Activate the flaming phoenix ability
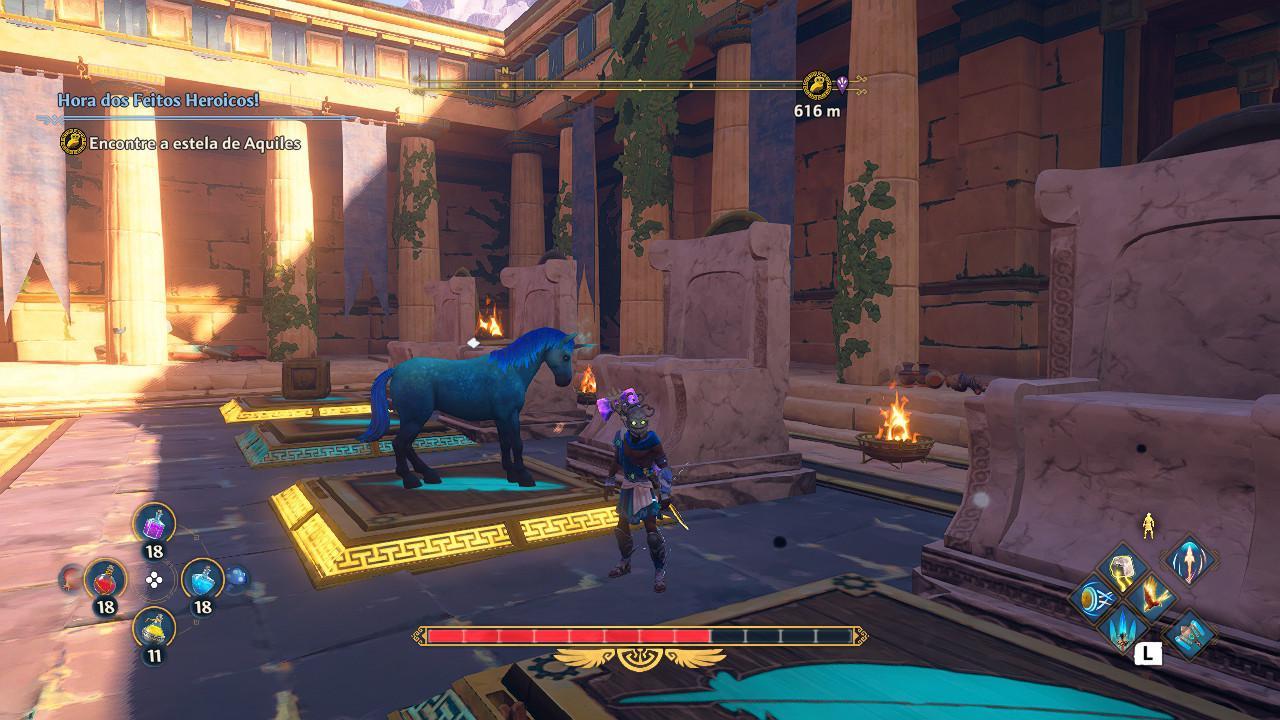The image size is (1280, 720). point(1153,598)
